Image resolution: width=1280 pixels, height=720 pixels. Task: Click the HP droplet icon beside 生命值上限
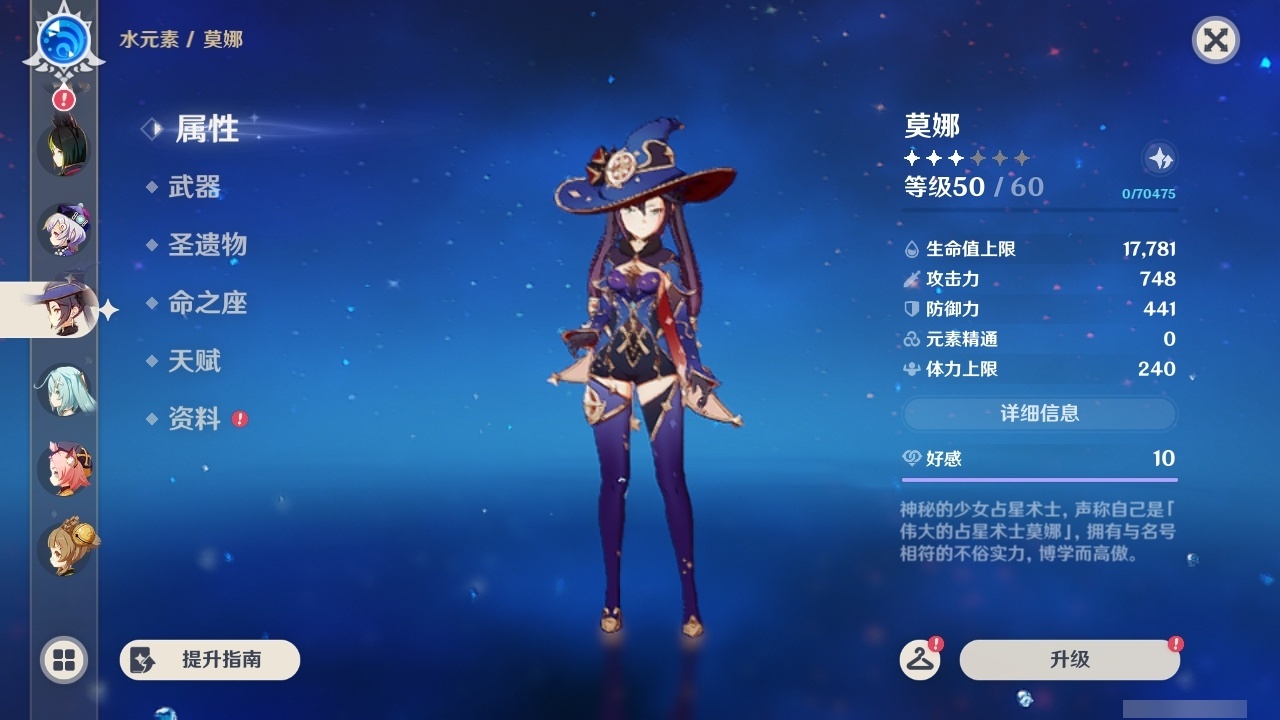(910, 249)
